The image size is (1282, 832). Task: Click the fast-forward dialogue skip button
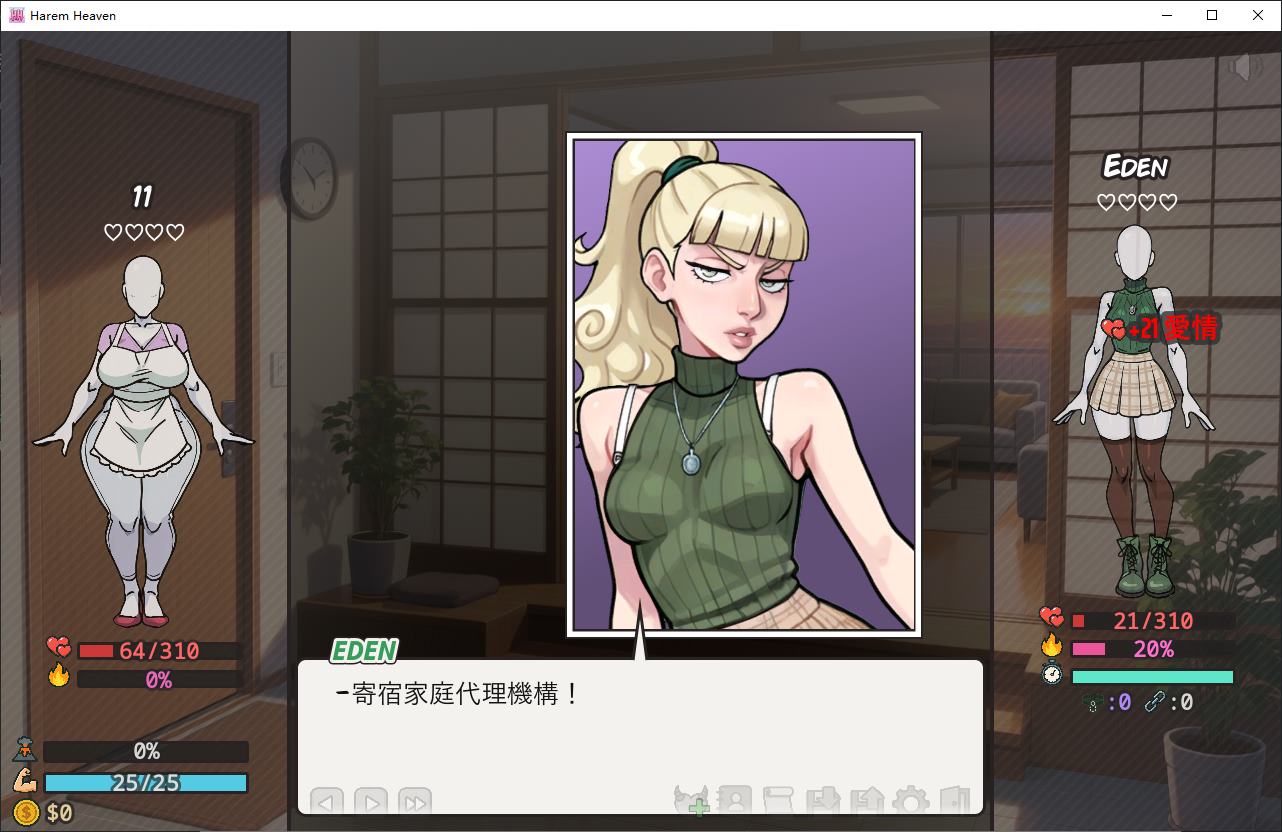(414, 802)
